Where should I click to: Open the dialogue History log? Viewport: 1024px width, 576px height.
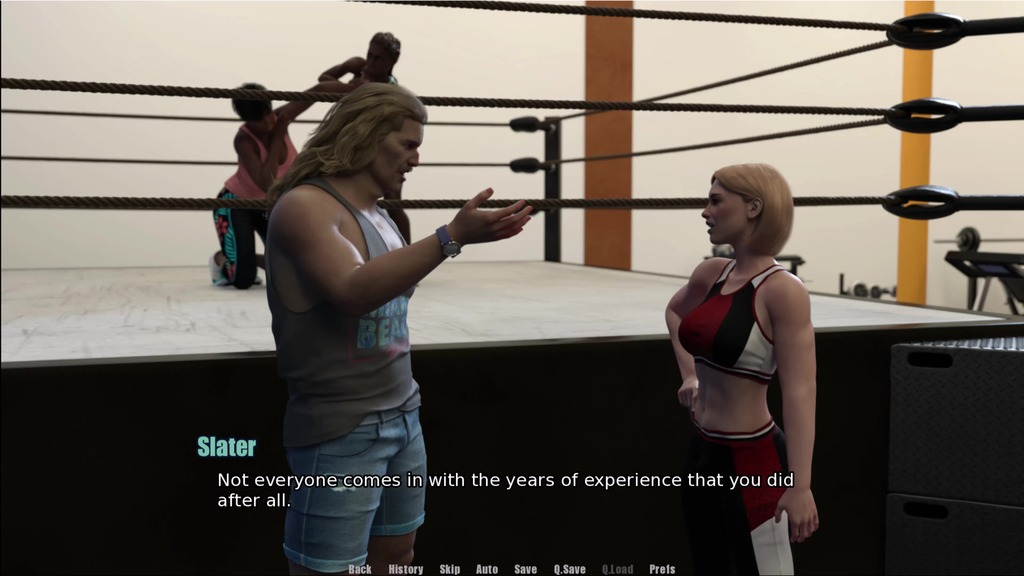[405, 569]
